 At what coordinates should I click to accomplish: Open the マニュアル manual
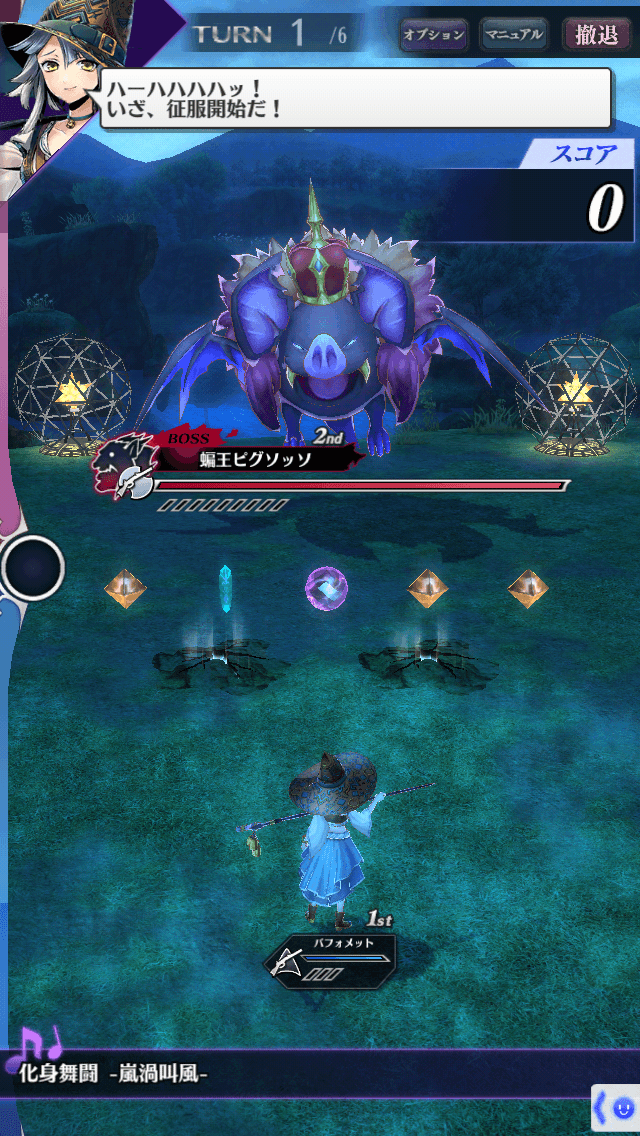513,35
